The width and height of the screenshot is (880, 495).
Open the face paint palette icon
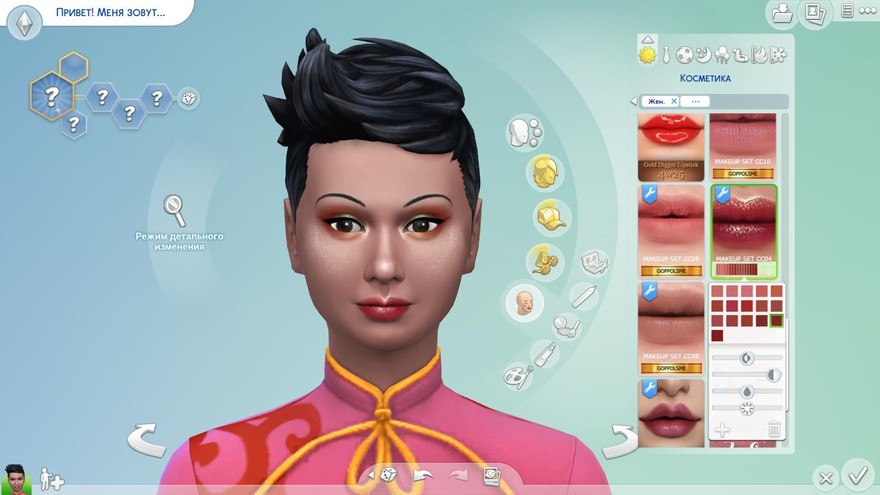click(518, 375)
